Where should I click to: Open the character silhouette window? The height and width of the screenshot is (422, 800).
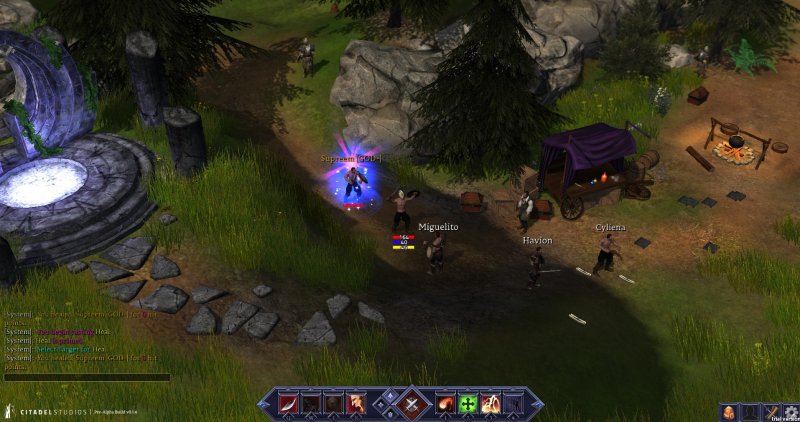point(751,411)
